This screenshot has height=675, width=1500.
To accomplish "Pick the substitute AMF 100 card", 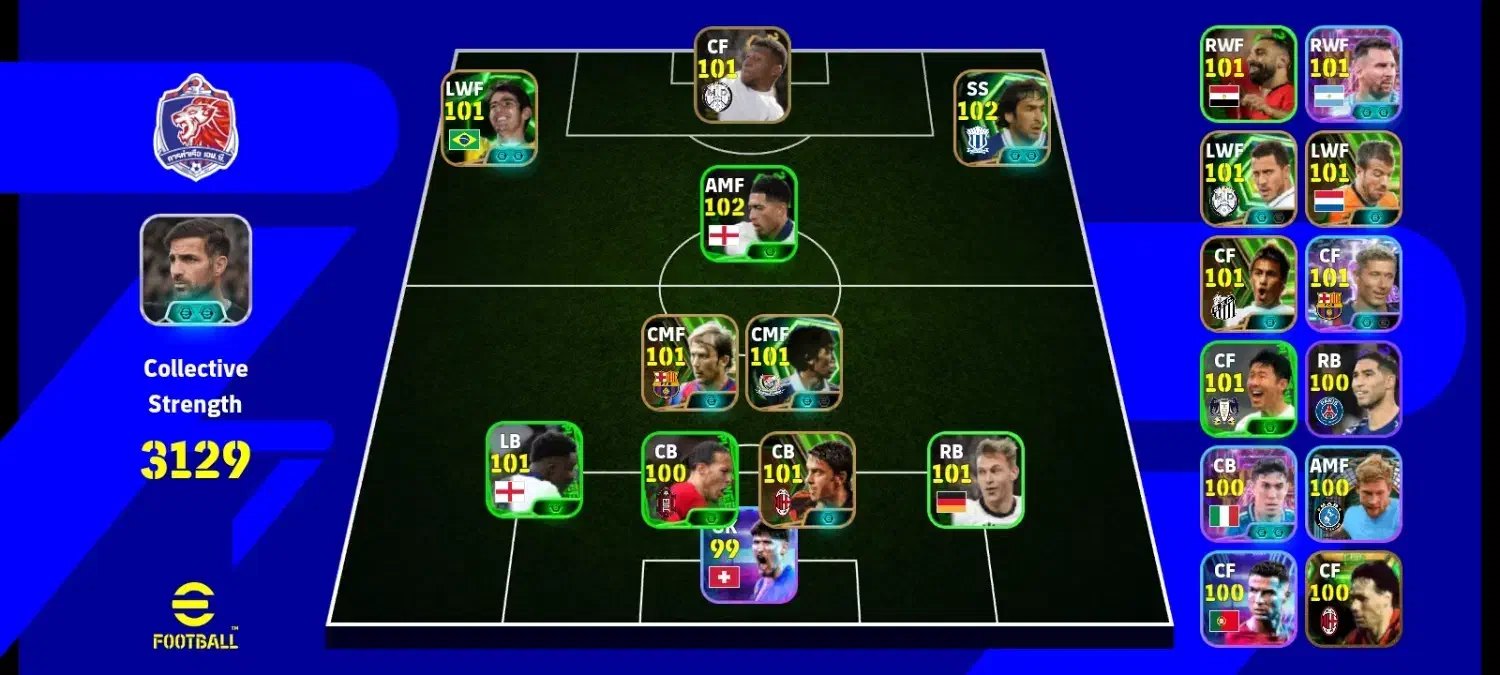I will point(1353,494).
